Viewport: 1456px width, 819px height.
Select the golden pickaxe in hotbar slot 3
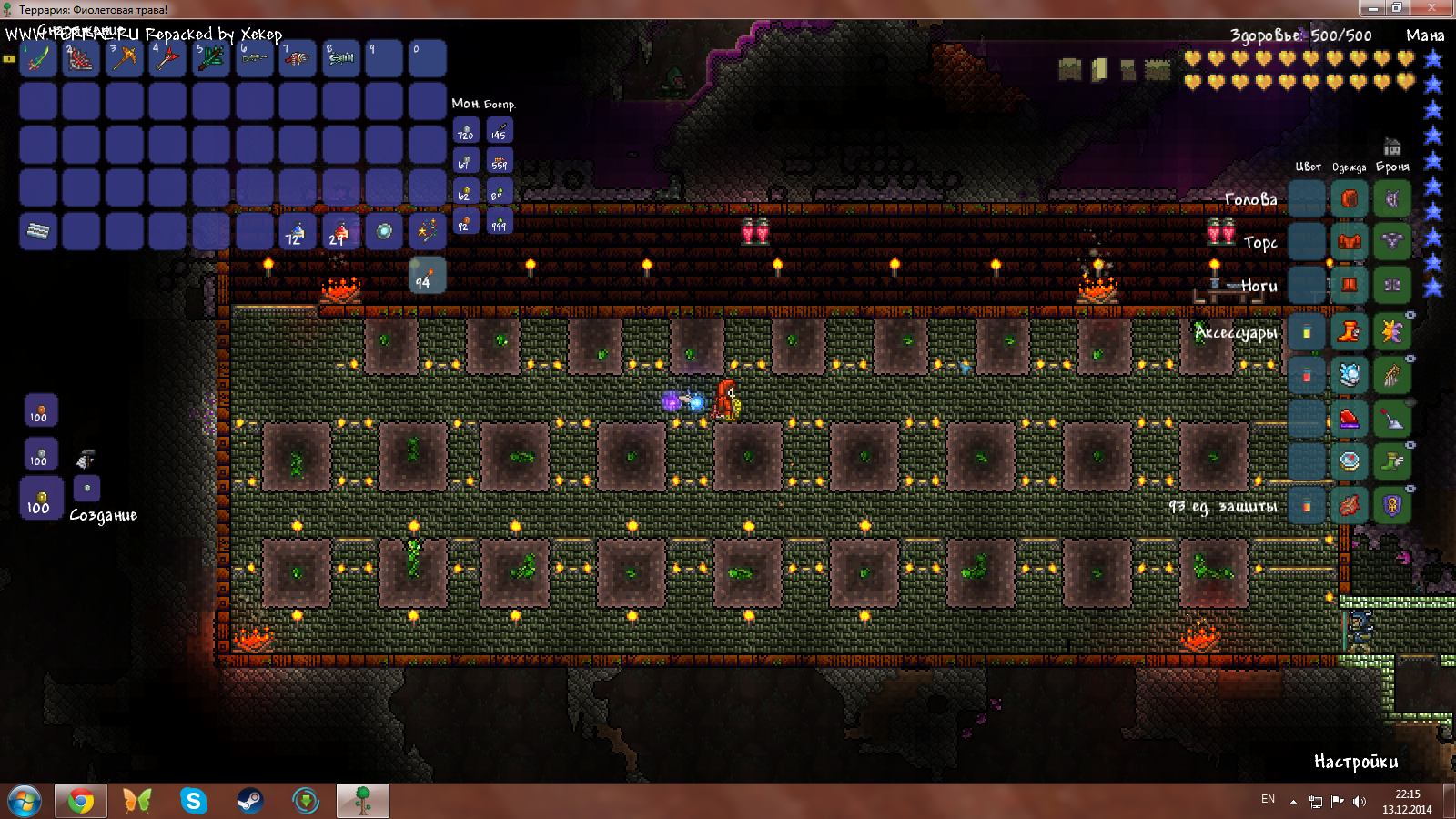tap(125, 59)
